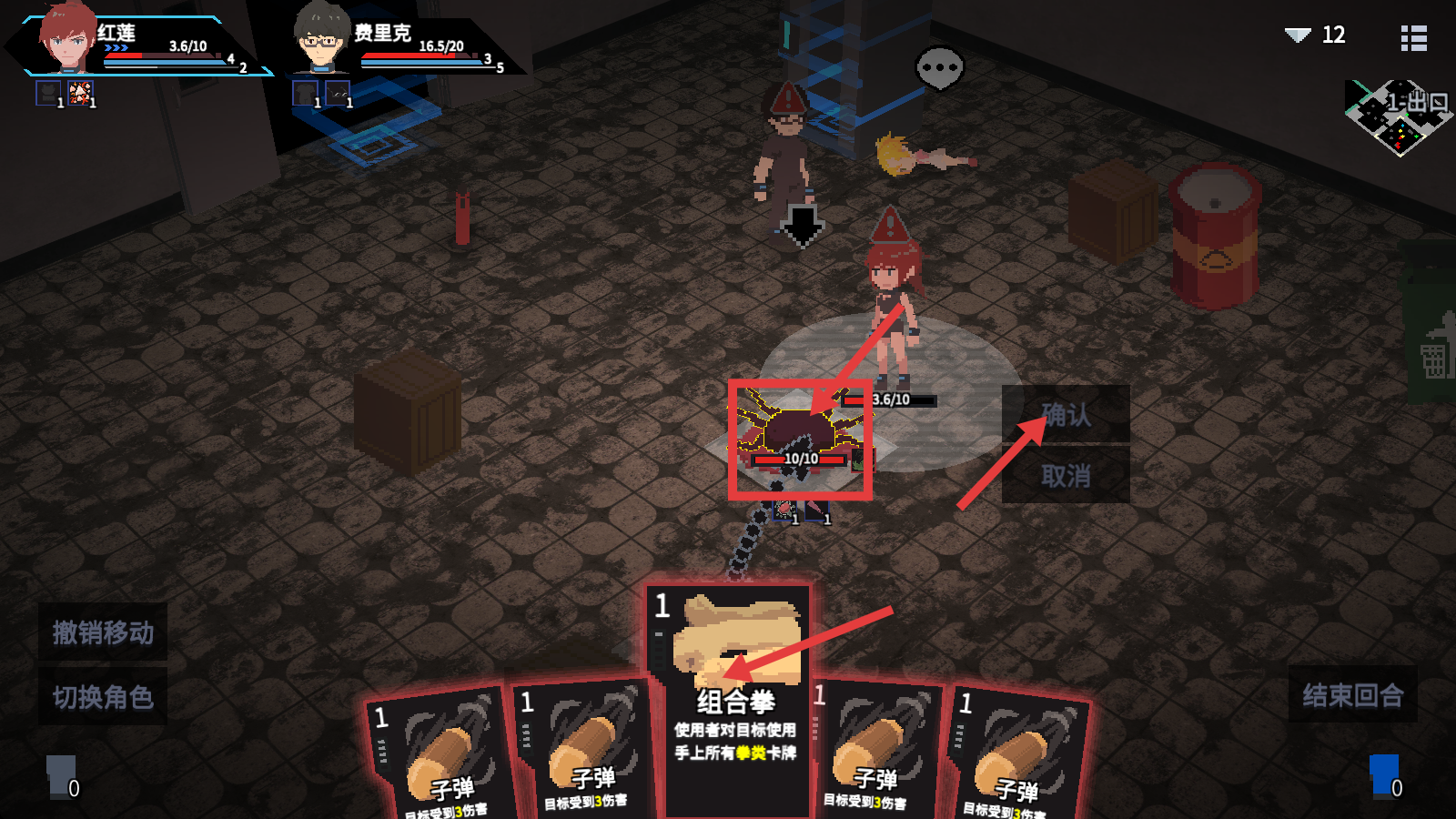Select the 组合拳 combo punch card
The width and height of the screenshot is (1456, 819).
click(x=733, y=692)
